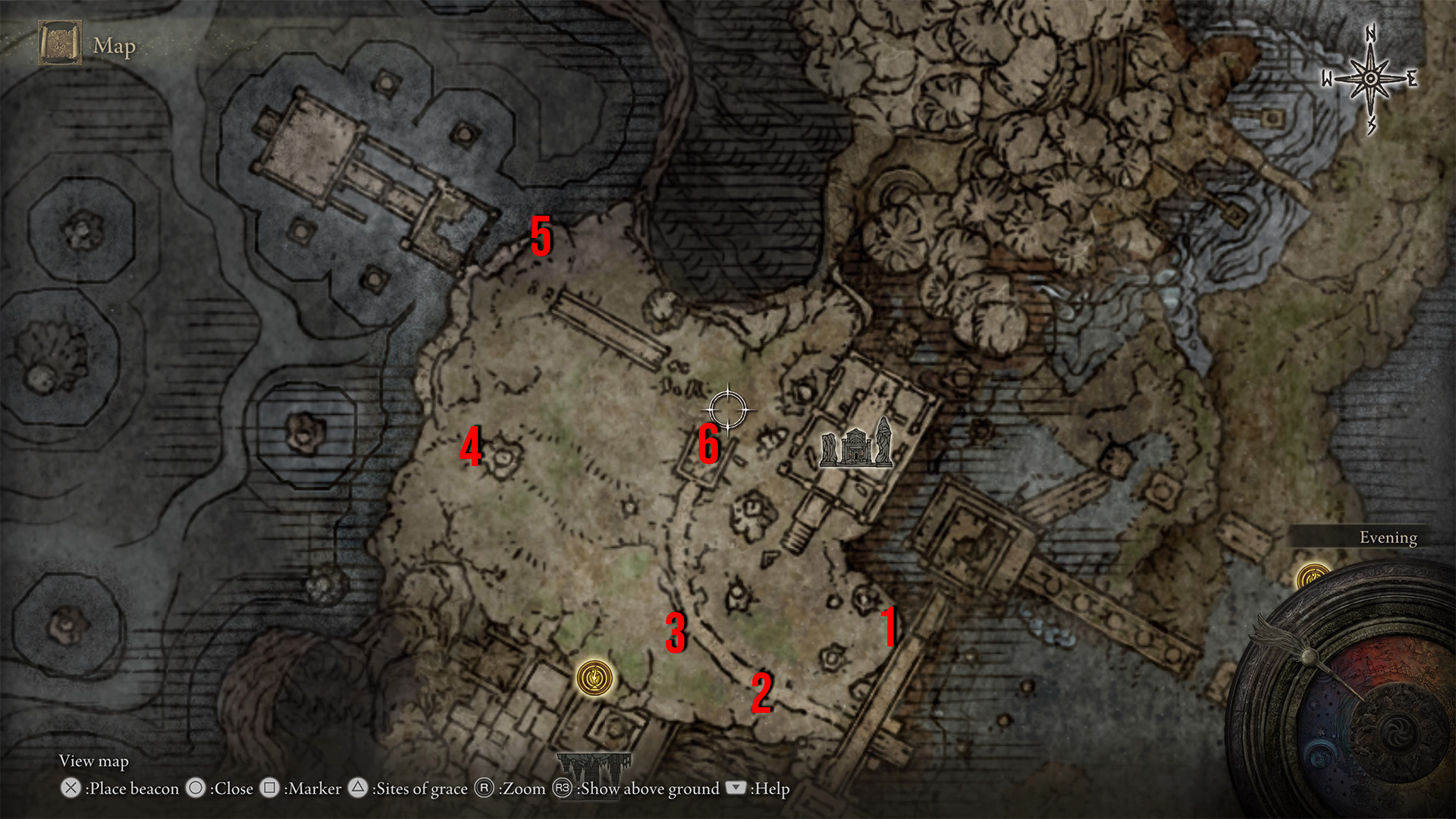The width and height of the screenshot is (1456, 819).
Task: Open the Marker placement option
Action: point(315,789)
